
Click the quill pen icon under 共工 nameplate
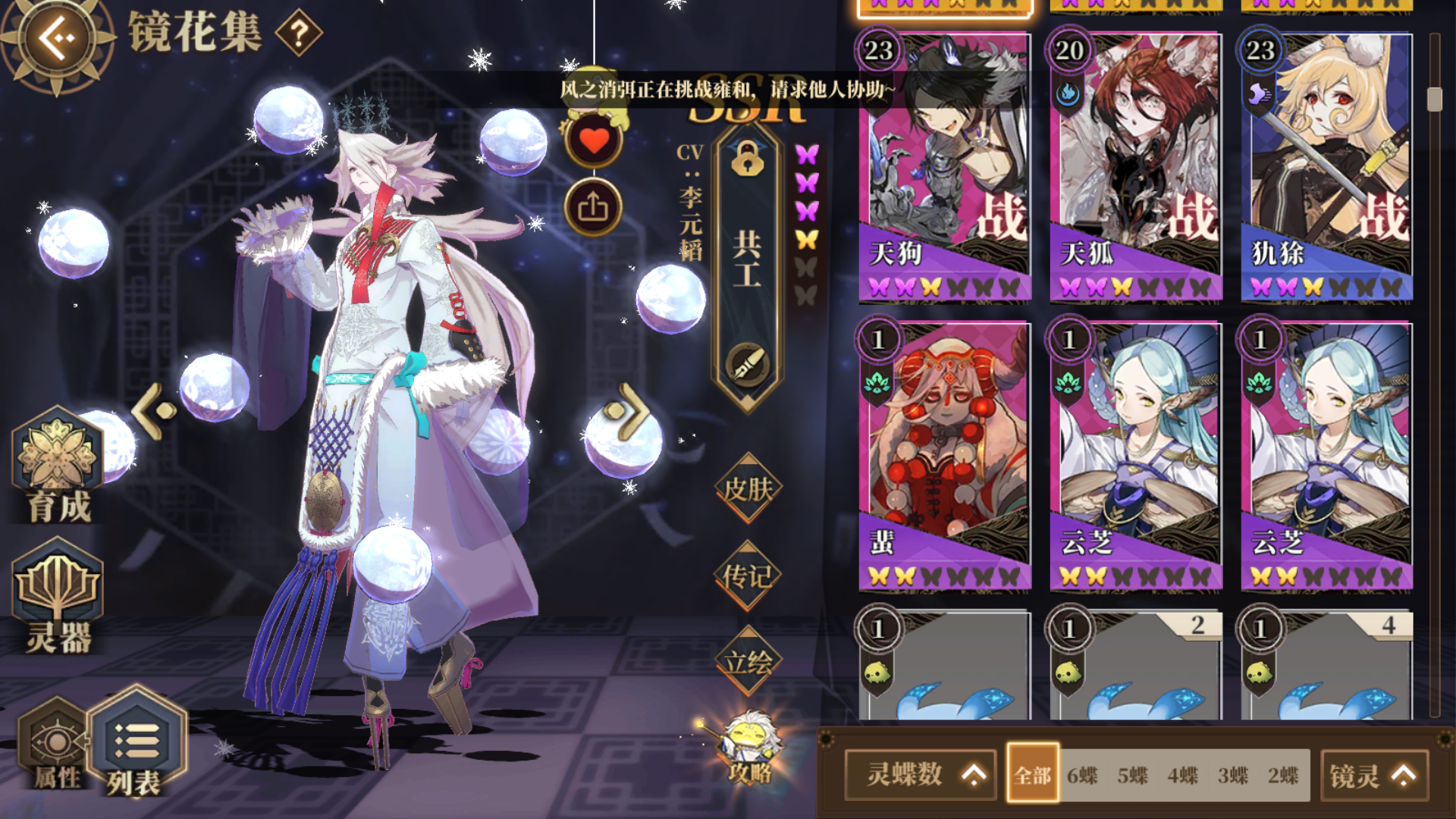click(747, 362)
